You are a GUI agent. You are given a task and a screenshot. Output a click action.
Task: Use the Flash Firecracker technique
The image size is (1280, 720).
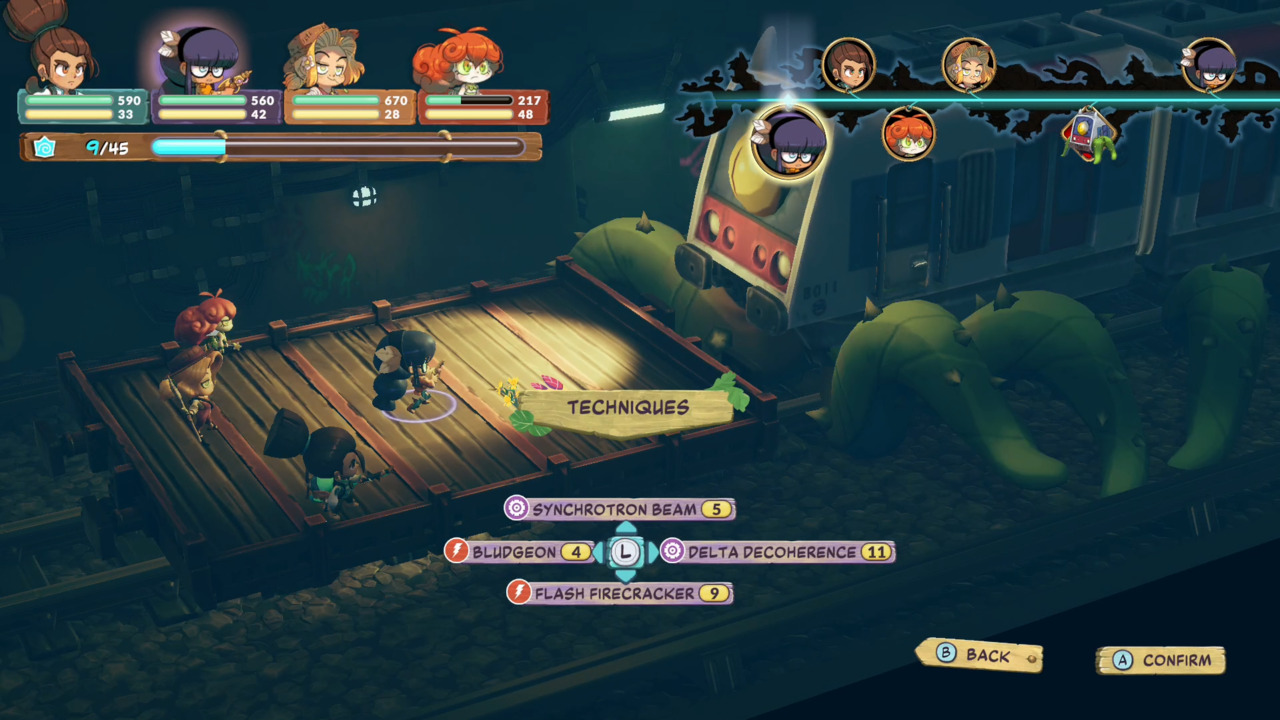click(x=619, y=593)
